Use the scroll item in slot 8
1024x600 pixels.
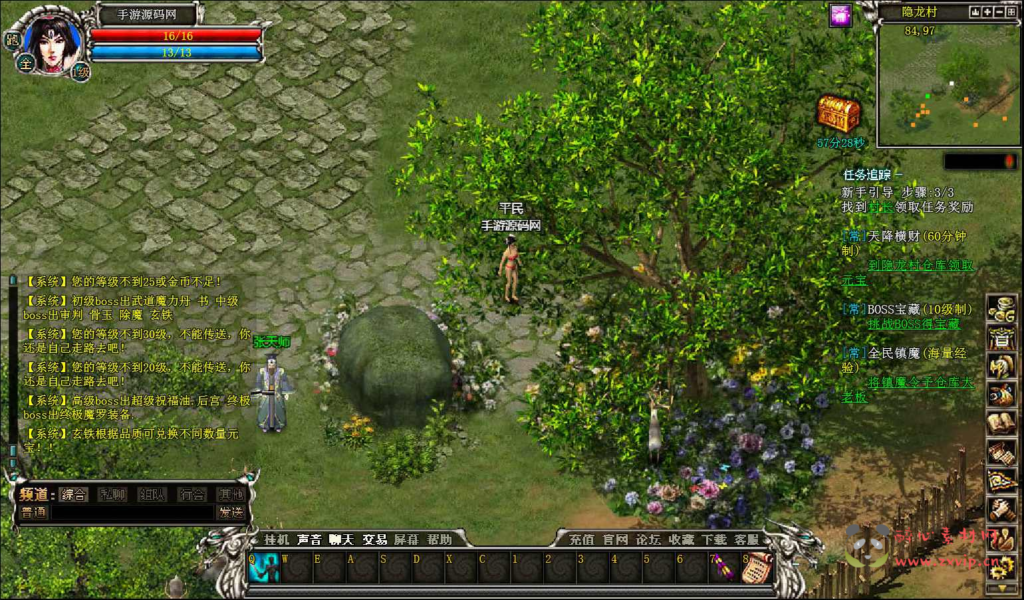(754, 568)
